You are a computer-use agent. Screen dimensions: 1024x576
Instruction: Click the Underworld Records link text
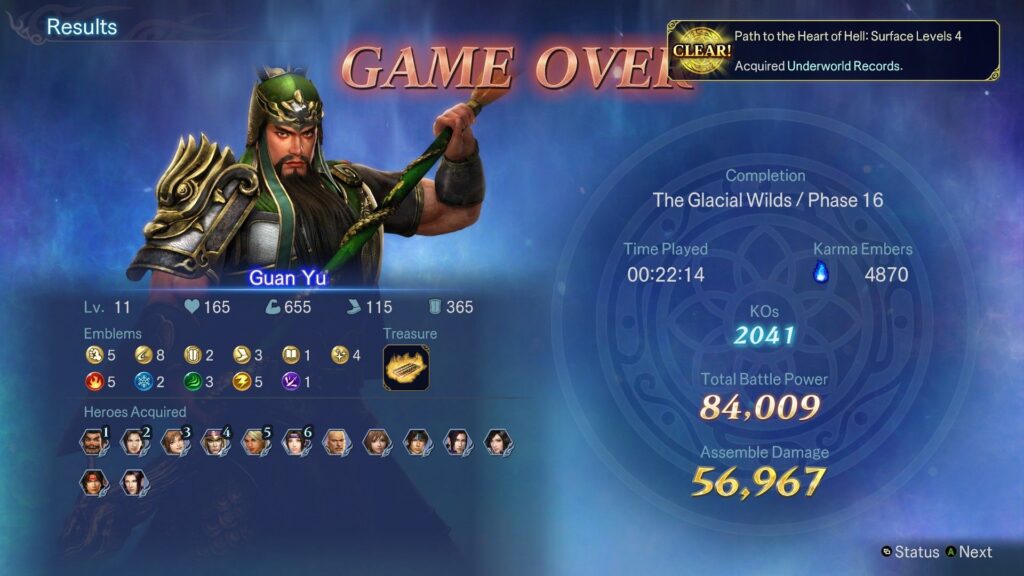(844, 66)
